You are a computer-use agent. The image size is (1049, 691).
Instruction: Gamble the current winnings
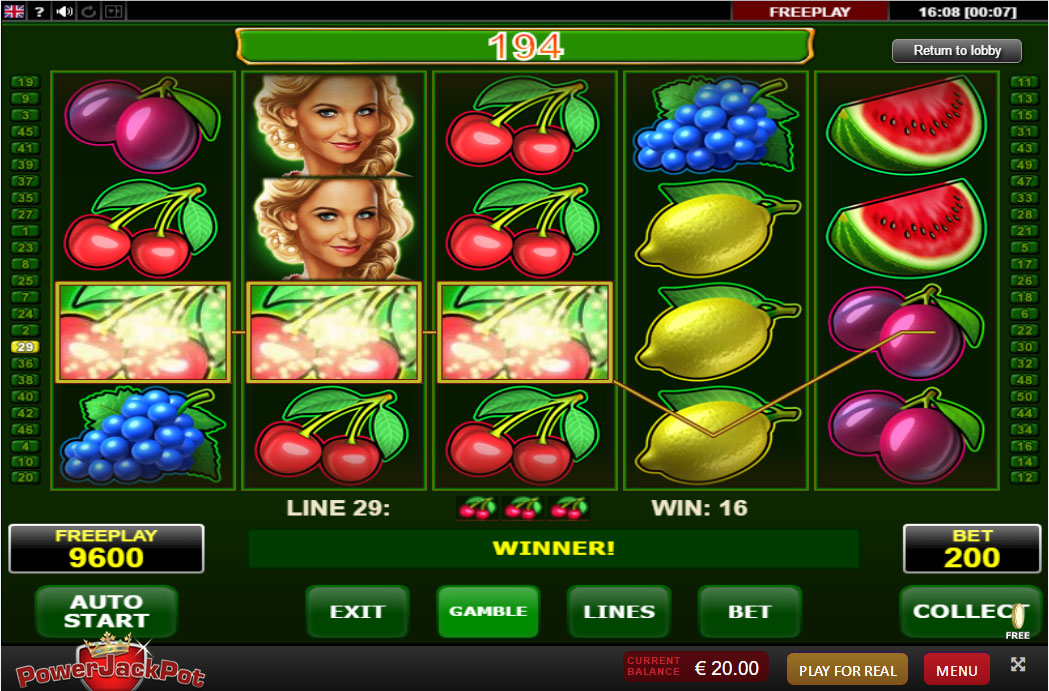click(488, 612)
